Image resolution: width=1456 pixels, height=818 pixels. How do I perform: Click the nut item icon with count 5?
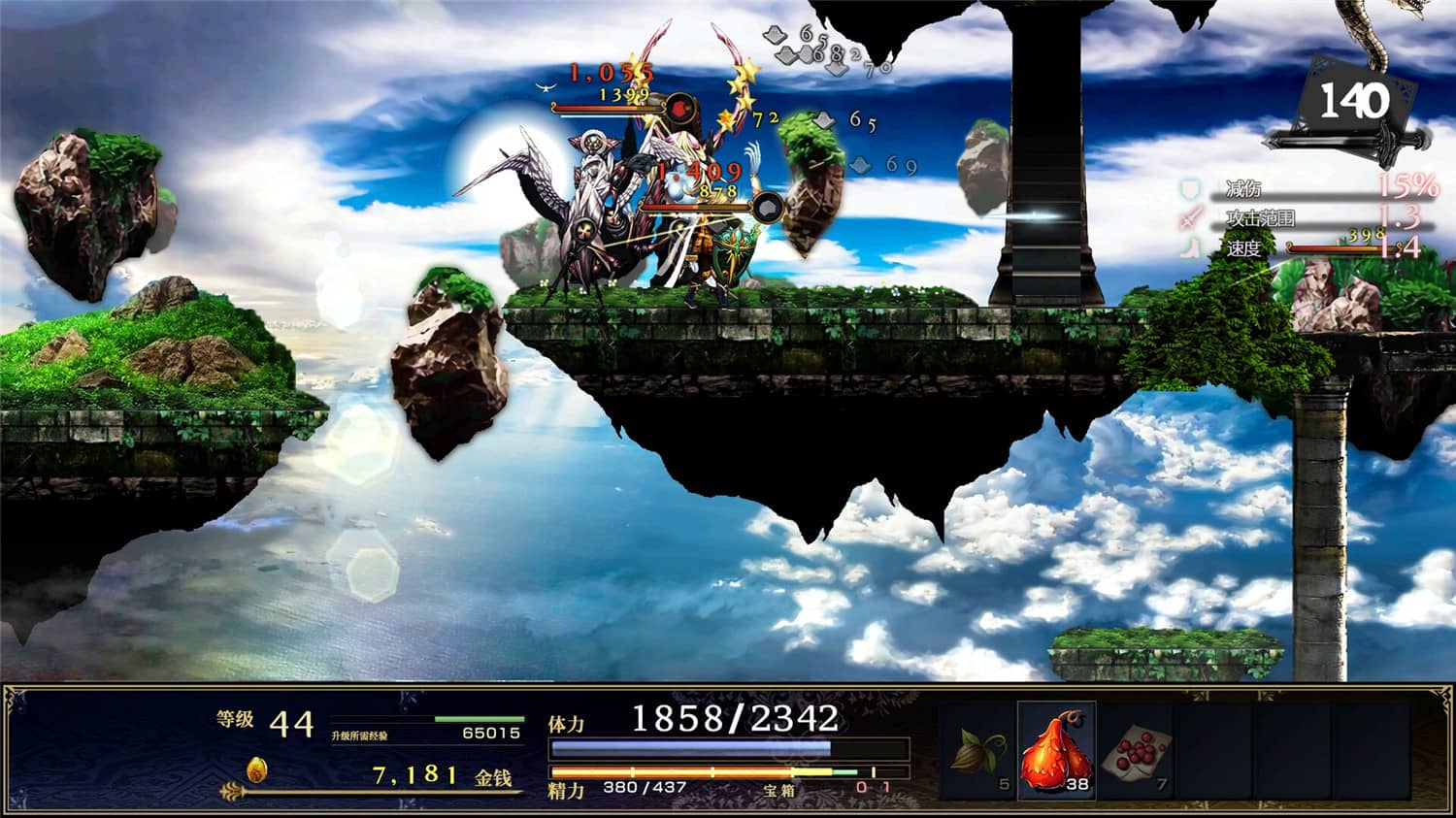tap(976, 752)
